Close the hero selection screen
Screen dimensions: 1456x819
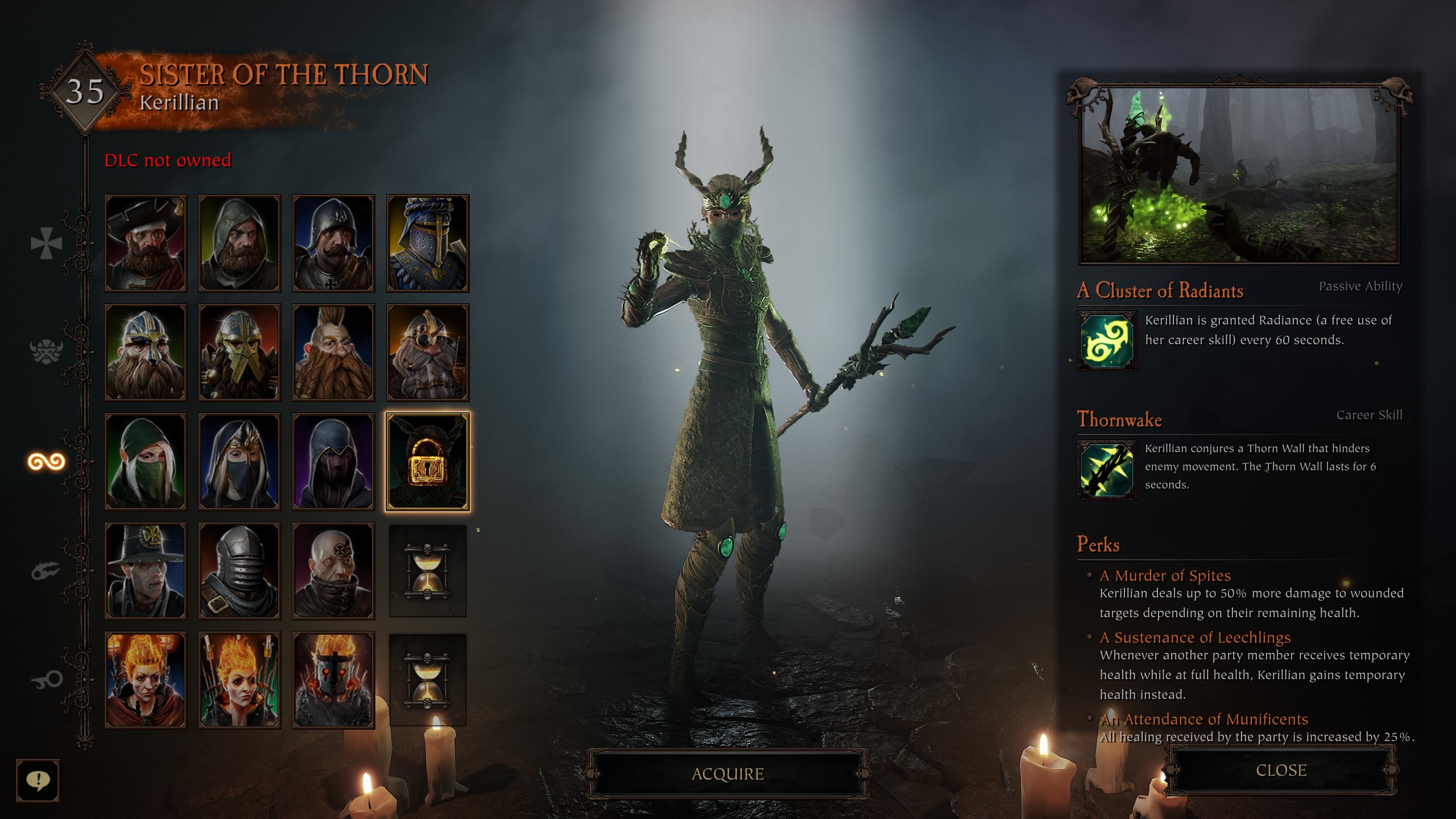coord(1281,771)
